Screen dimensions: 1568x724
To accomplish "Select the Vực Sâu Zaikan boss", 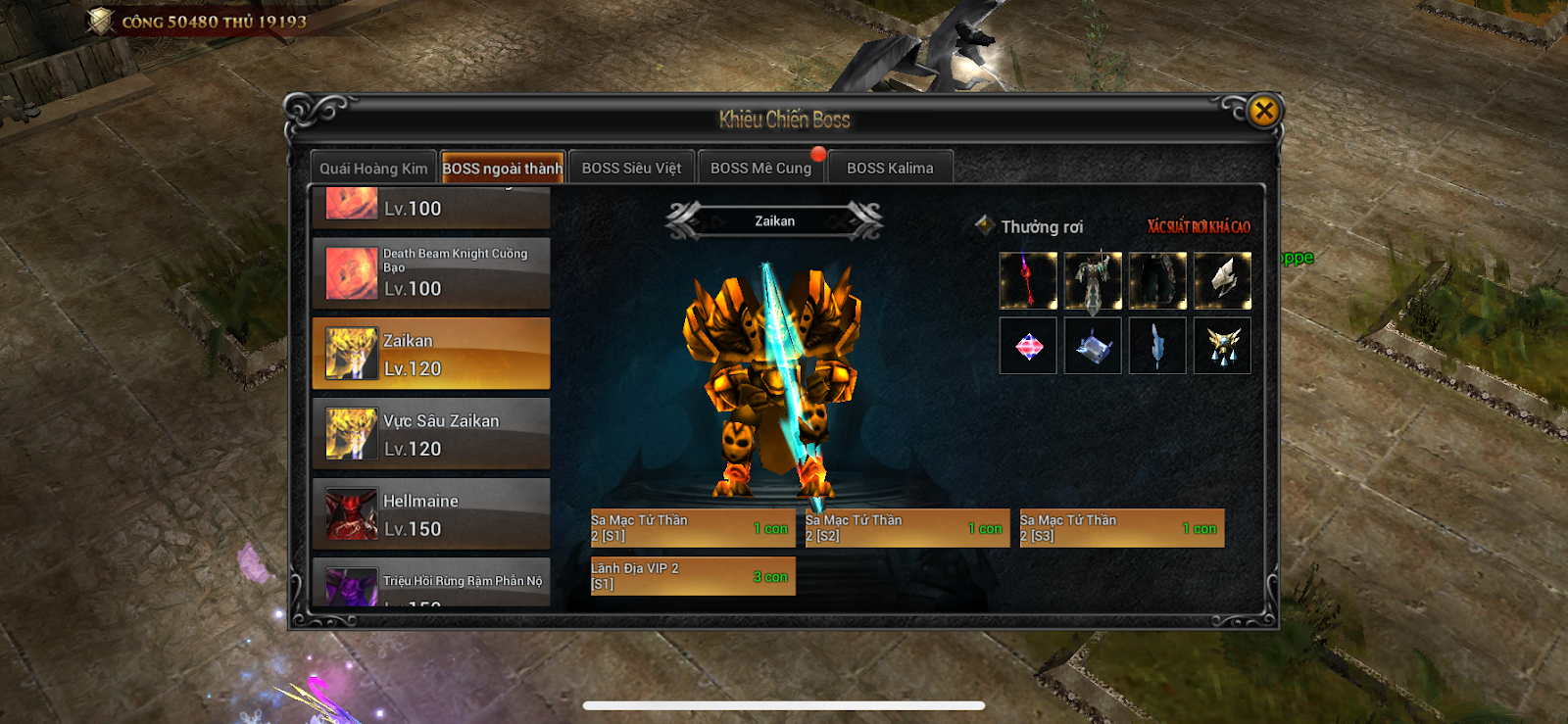I will [x=431, y=434].
